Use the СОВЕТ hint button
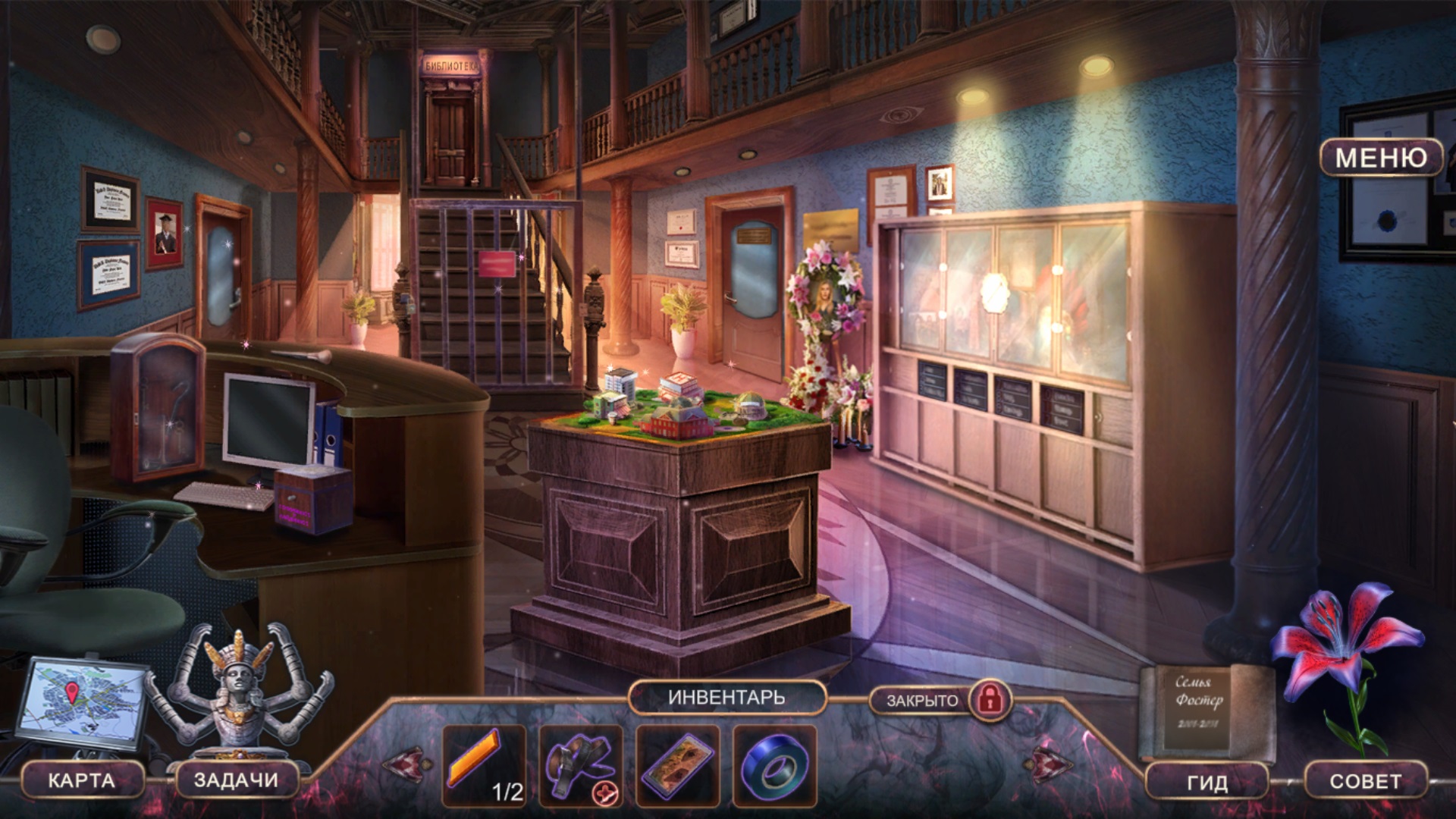The height and width of the screenshot is (819, 1456). tap(1365, 782)
